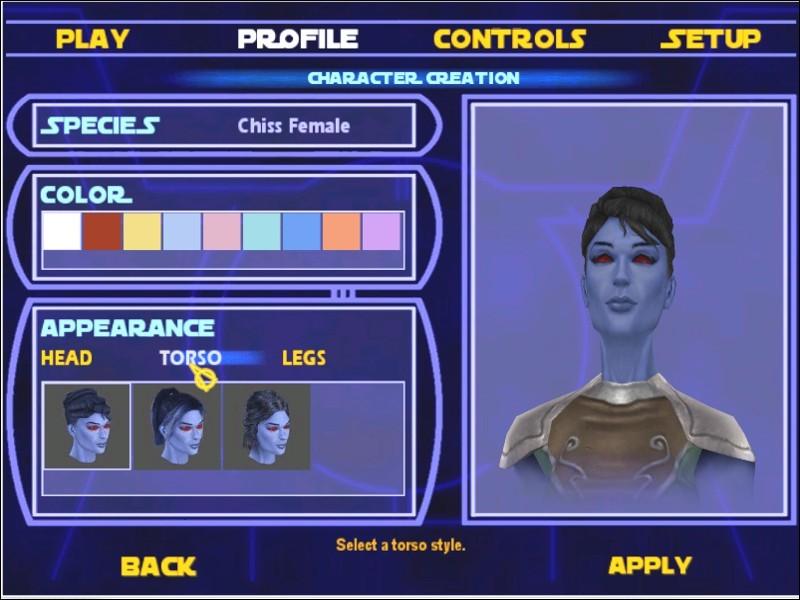Image resolution: width=800 pixels, height=600 pixels.
Task: Pick the loose wavy hair head style
Action: tap(266, 426)
